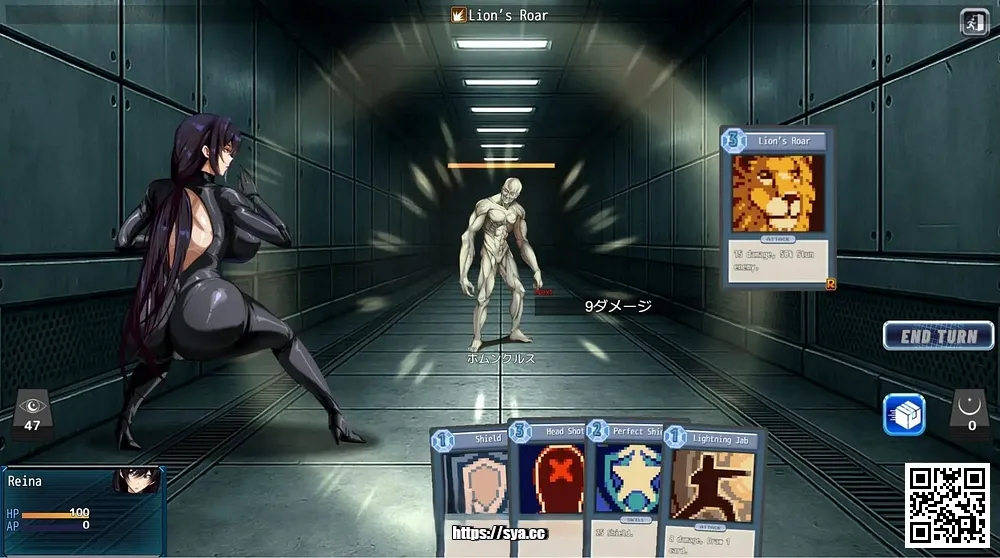This screenshot has width=1000, height=558.
Task: Click the exit door icon
Action: [x=973, y=22]
